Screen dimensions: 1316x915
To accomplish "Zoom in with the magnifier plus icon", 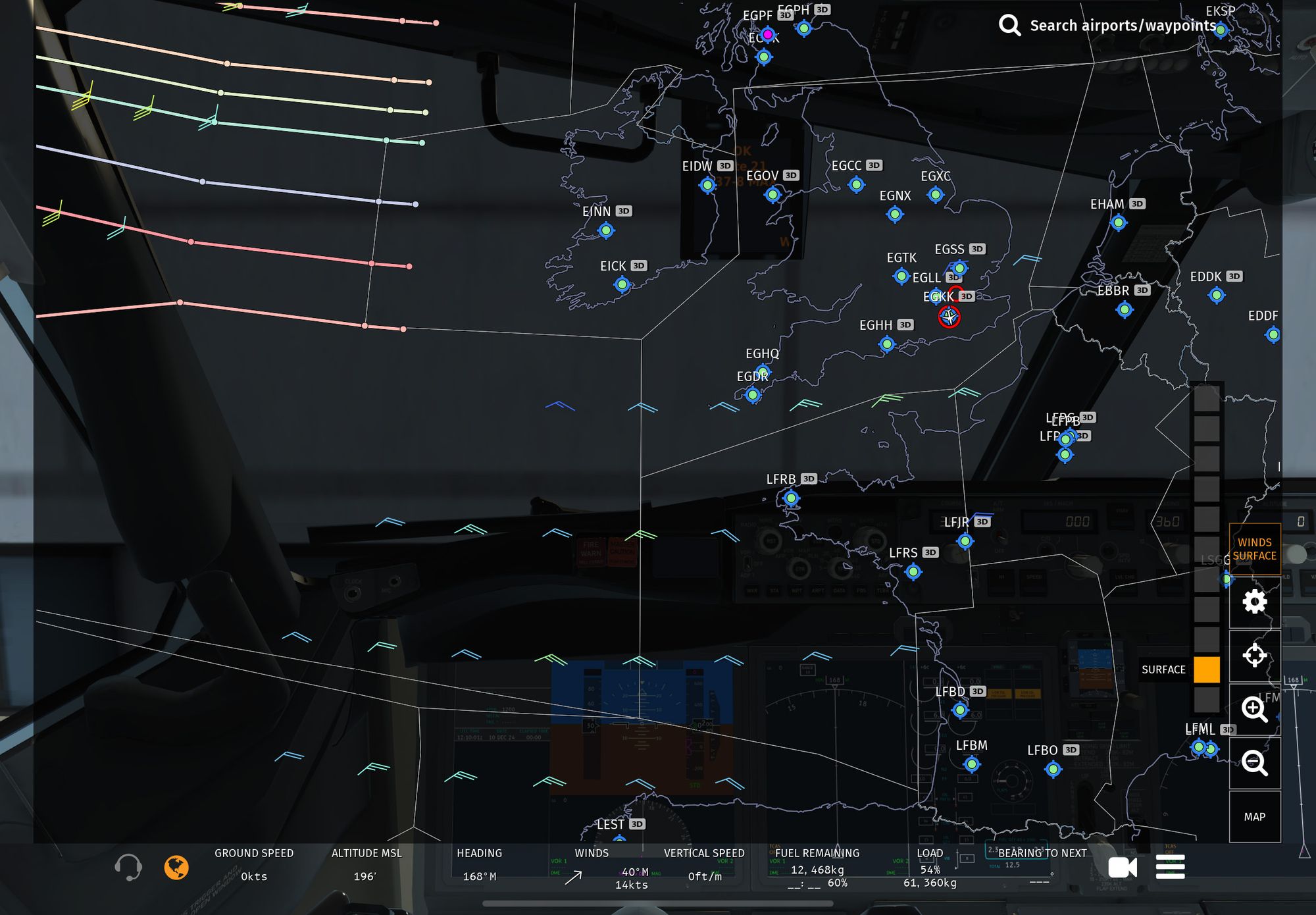I will 1255,710.
